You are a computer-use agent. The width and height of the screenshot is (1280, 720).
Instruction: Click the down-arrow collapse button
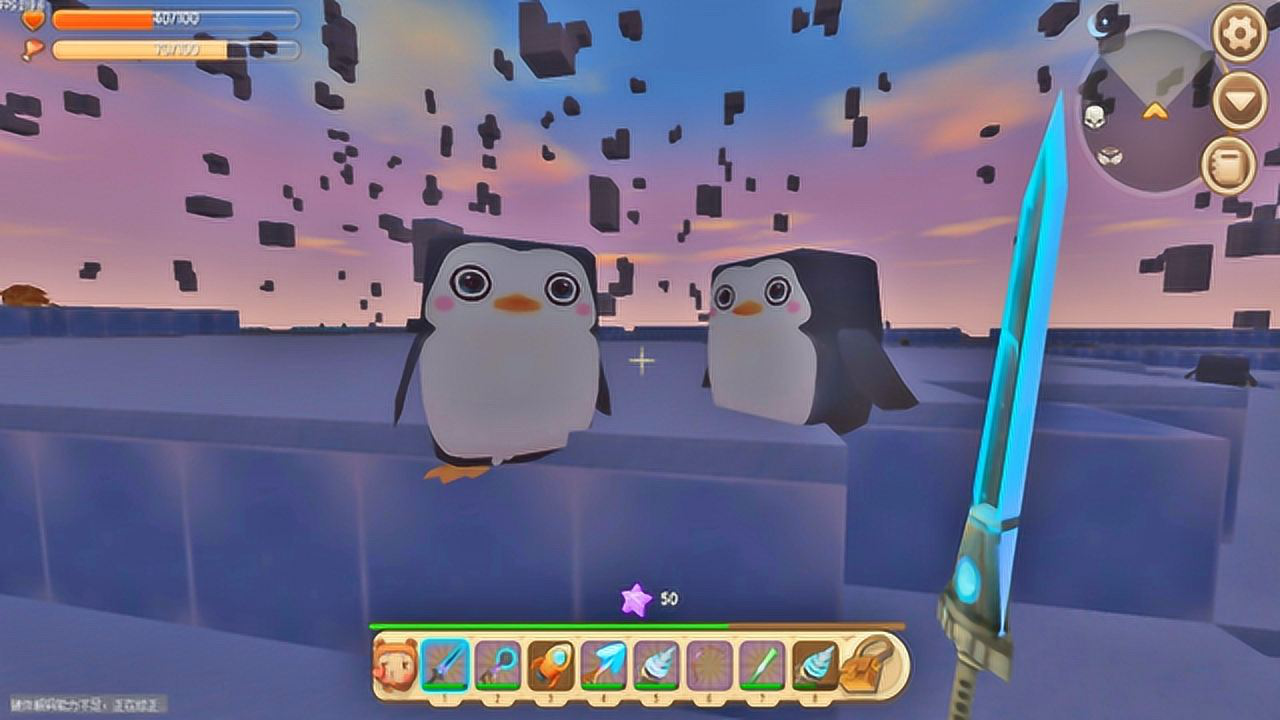tap(1239, 101)
